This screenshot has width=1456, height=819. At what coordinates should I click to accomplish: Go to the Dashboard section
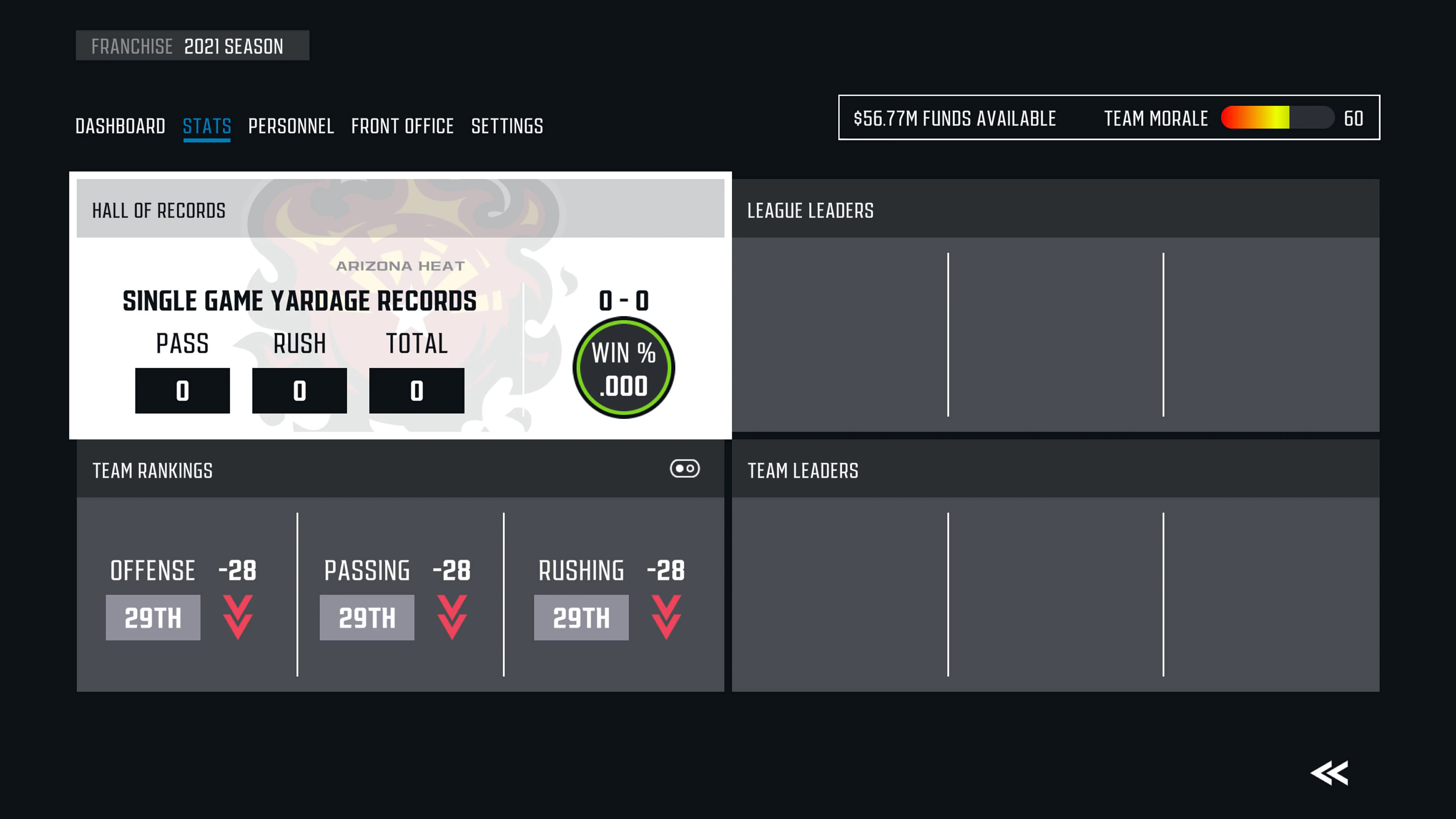(121, 126)
